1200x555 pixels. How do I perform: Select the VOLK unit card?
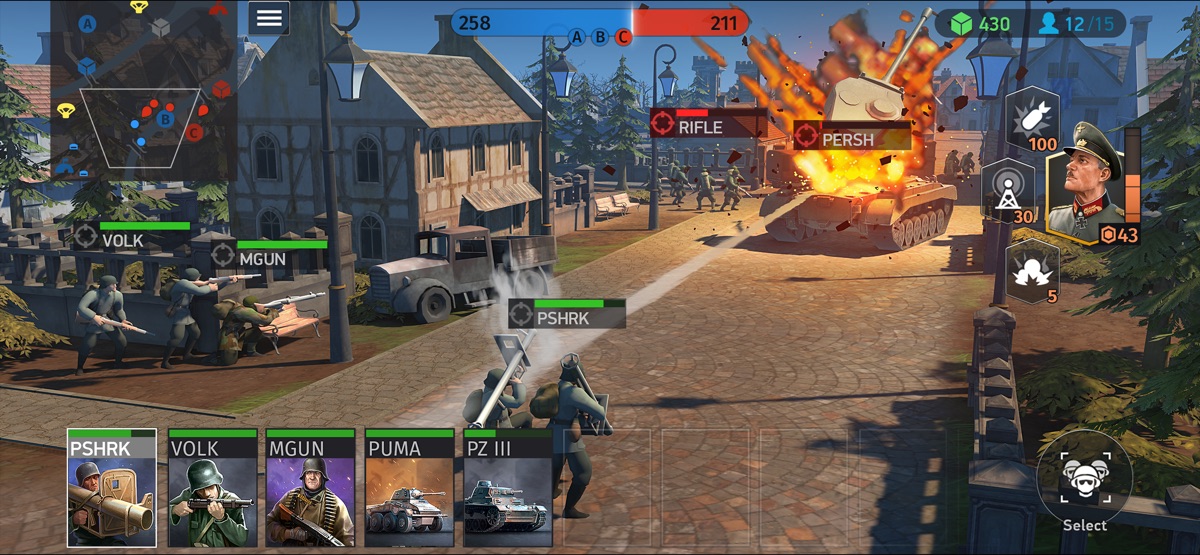[x=212, y=488]
